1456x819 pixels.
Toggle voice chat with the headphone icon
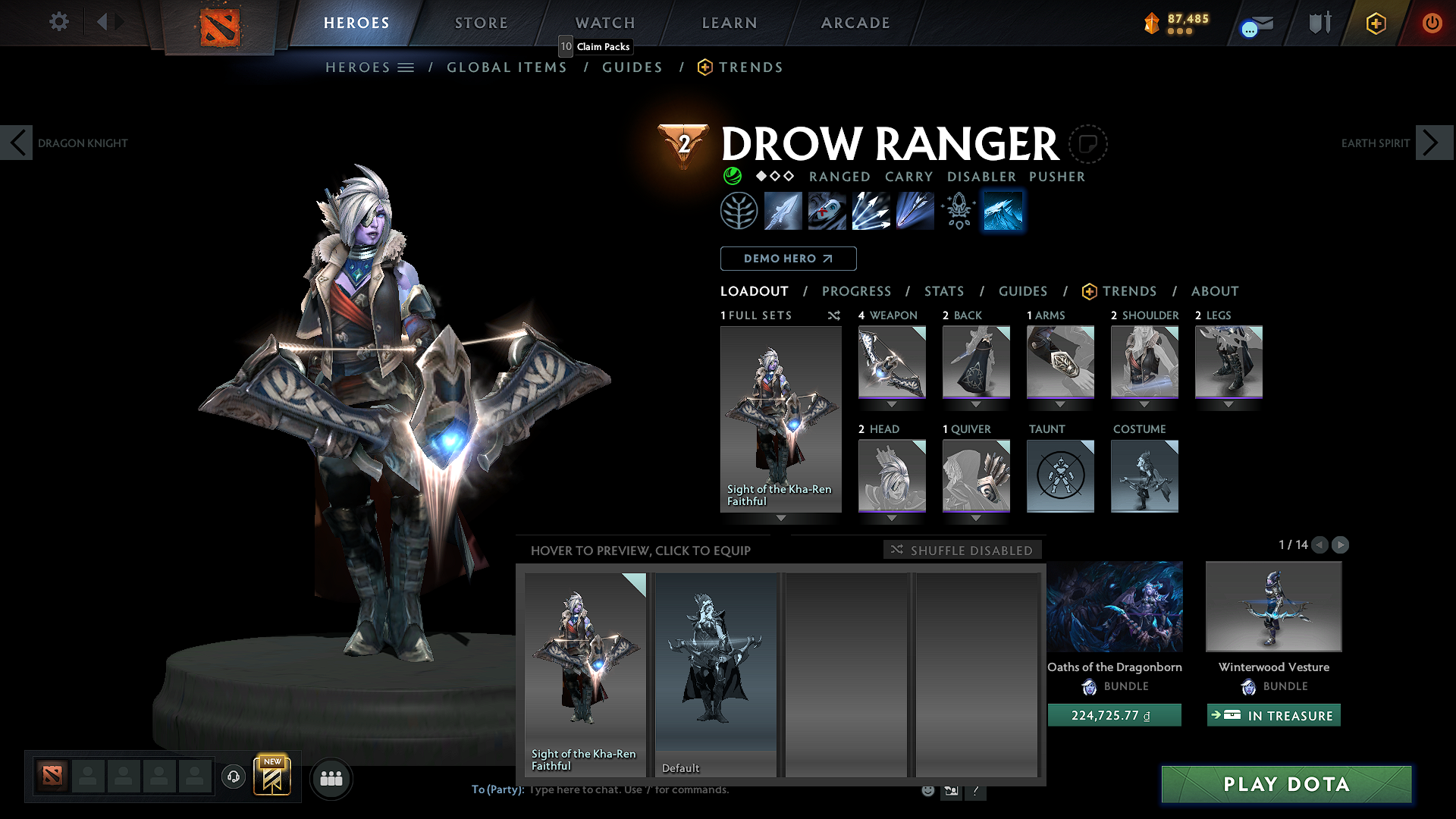point(233,778)
